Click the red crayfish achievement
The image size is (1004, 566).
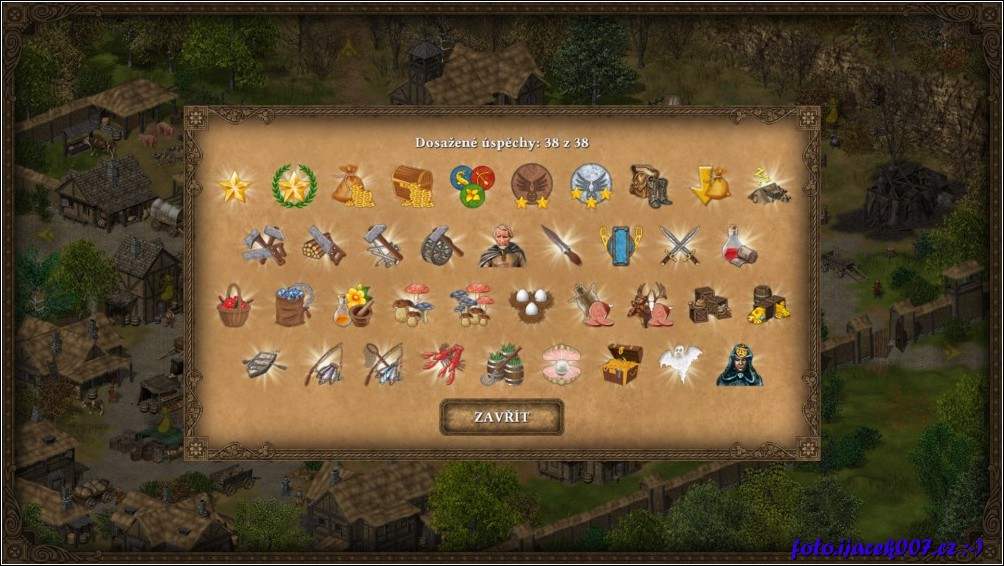click(x=442, y=365)
